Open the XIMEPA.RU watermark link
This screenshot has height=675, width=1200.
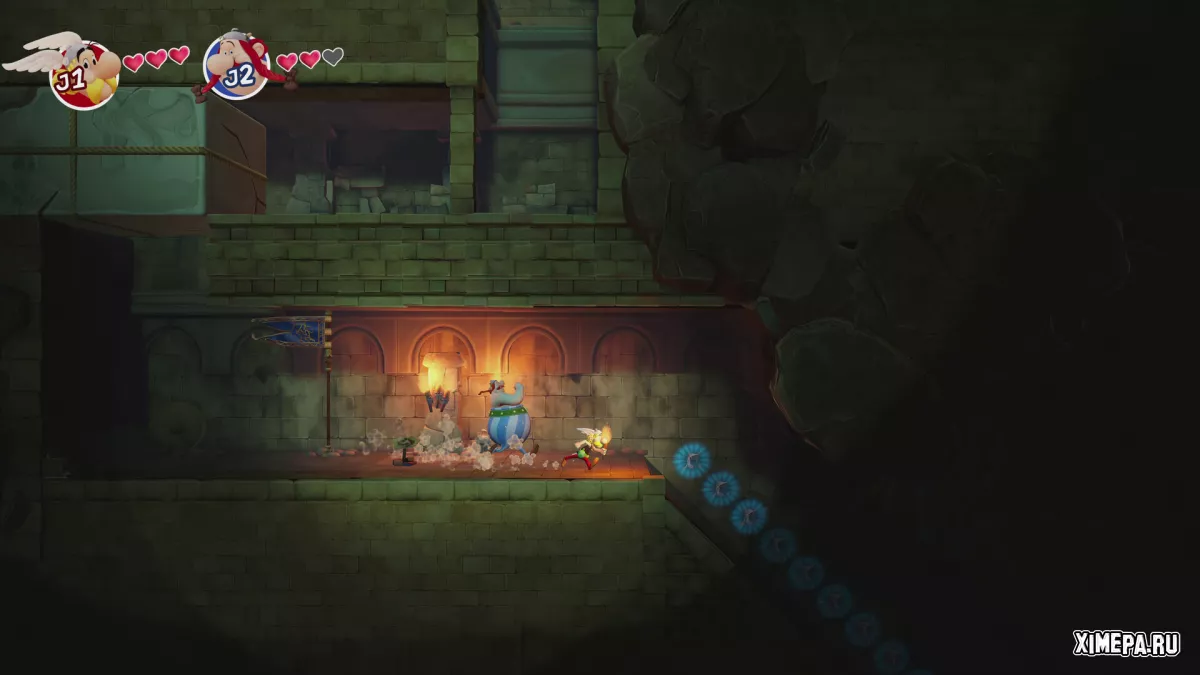click(1126, 643)
